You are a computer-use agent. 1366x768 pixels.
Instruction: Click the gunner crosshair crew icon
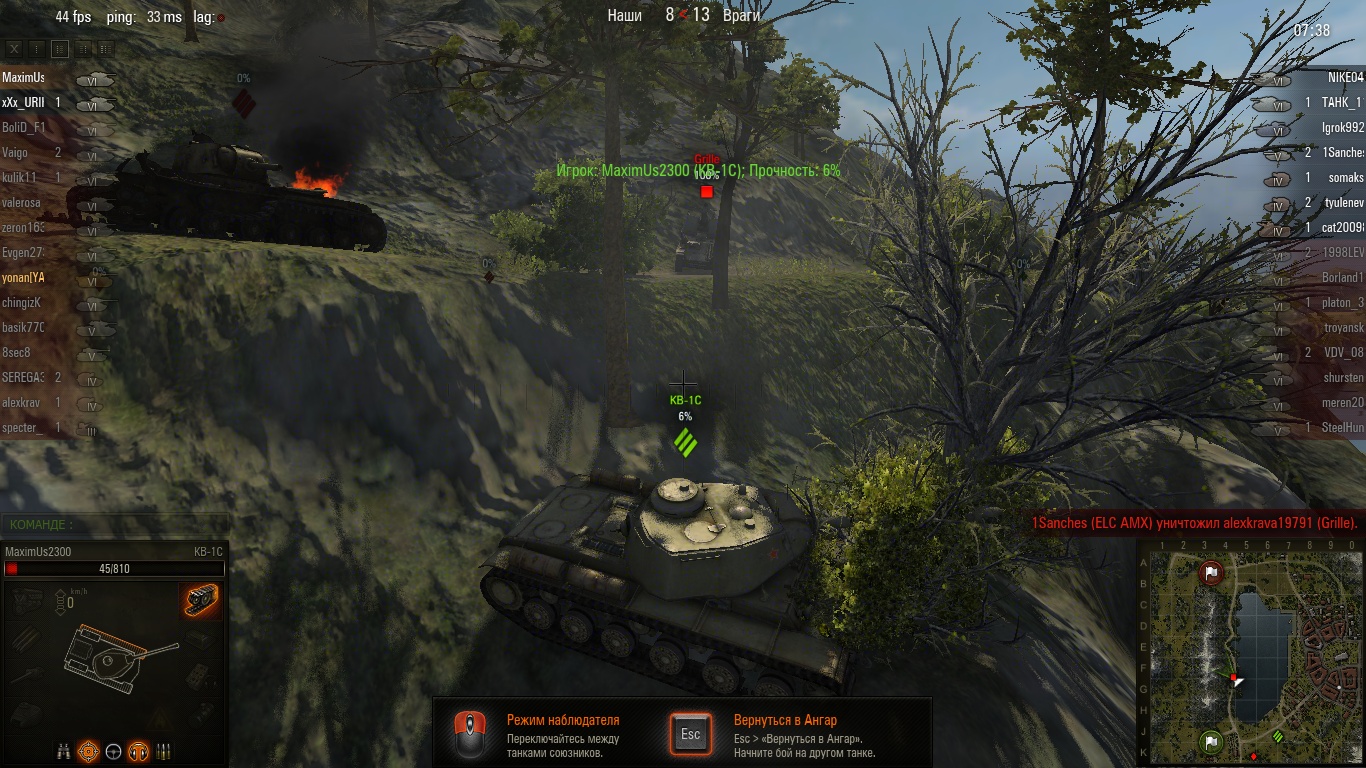[89, 750]
